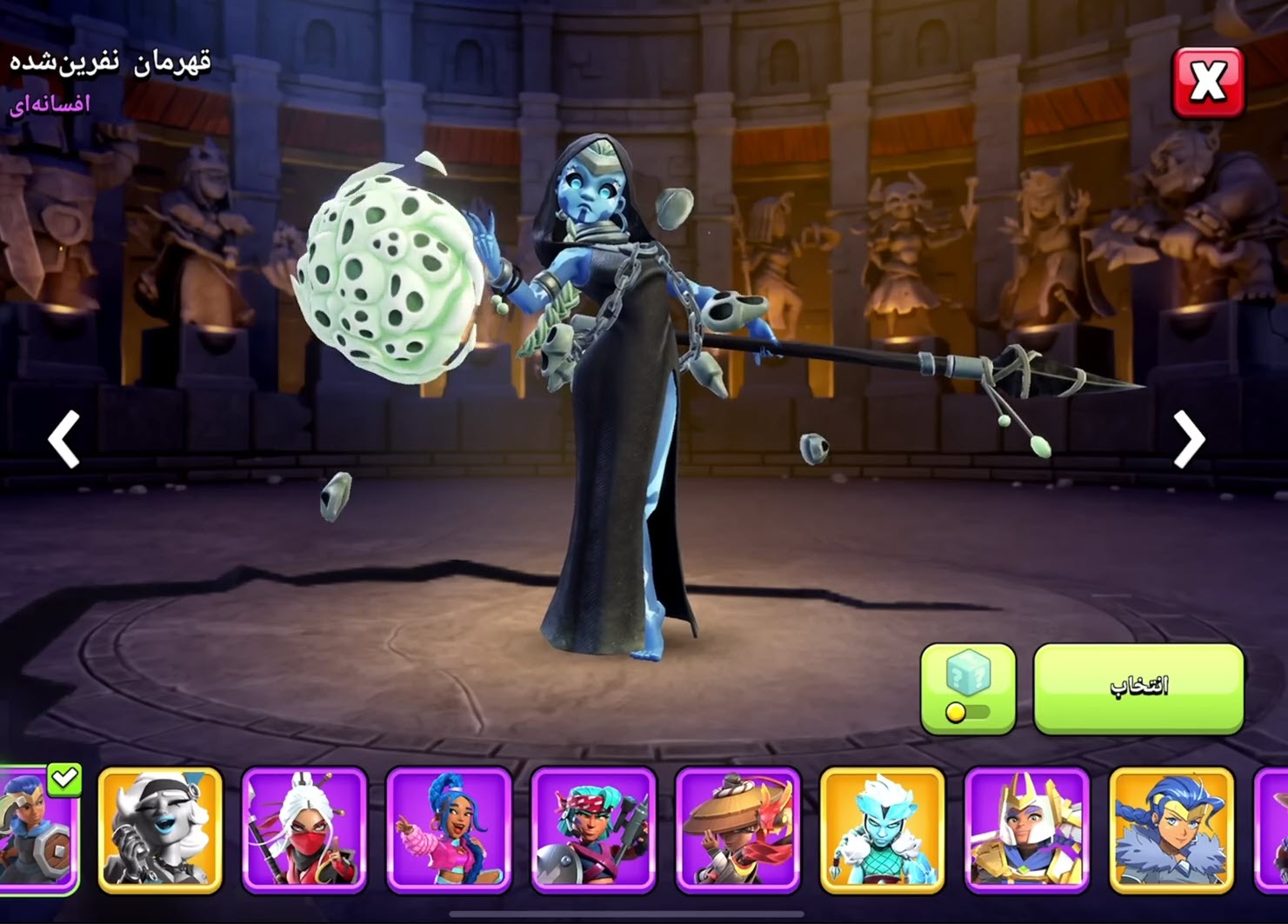Viewport: 1288px width, 924px height.
Task: Select the currently equipped skin with checkmark
Action: pos(39,829)
